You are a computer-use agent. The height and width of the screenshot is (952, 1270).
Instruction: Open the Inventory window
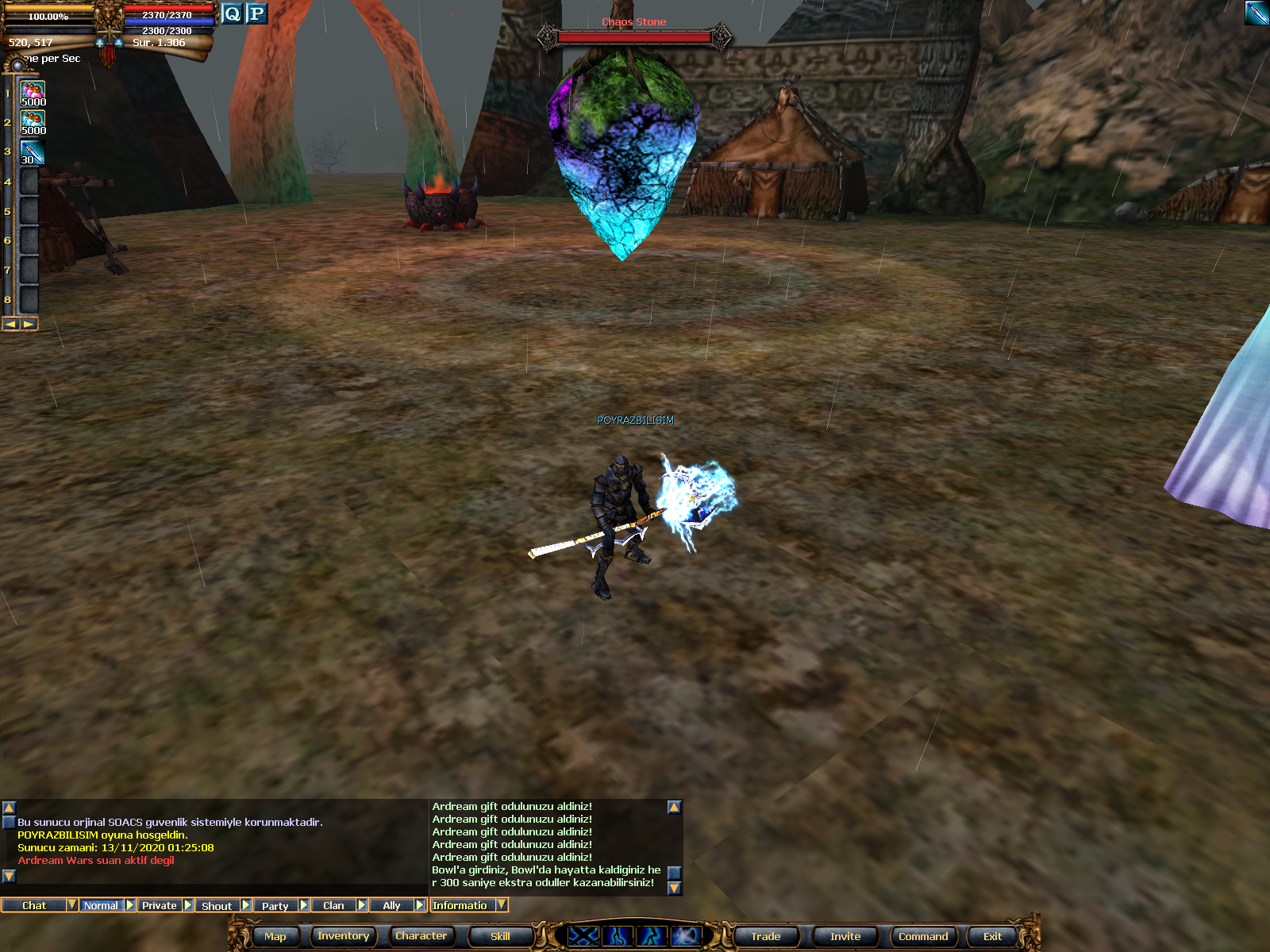pos(343,936)
